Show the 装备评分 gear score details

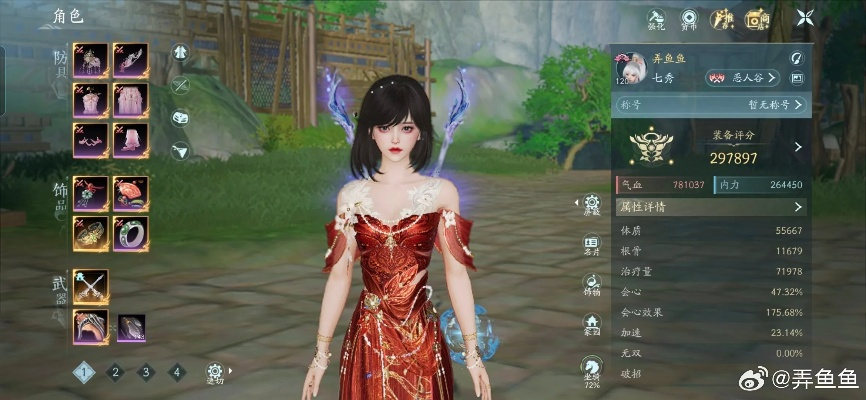(x=797, y=147)
